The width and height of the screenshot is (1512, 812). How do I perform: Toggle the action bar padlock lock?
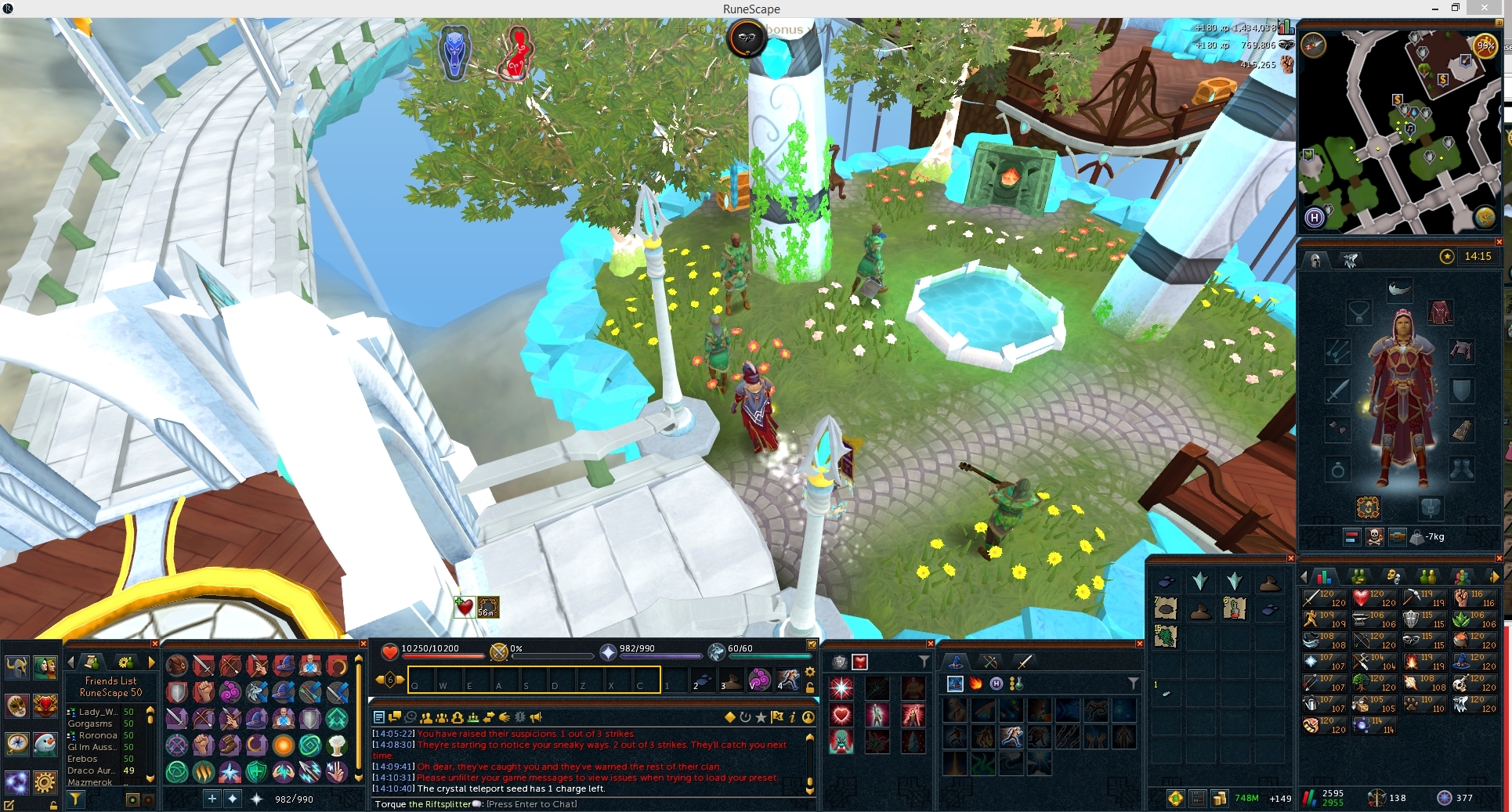click(x=811, y=689)
